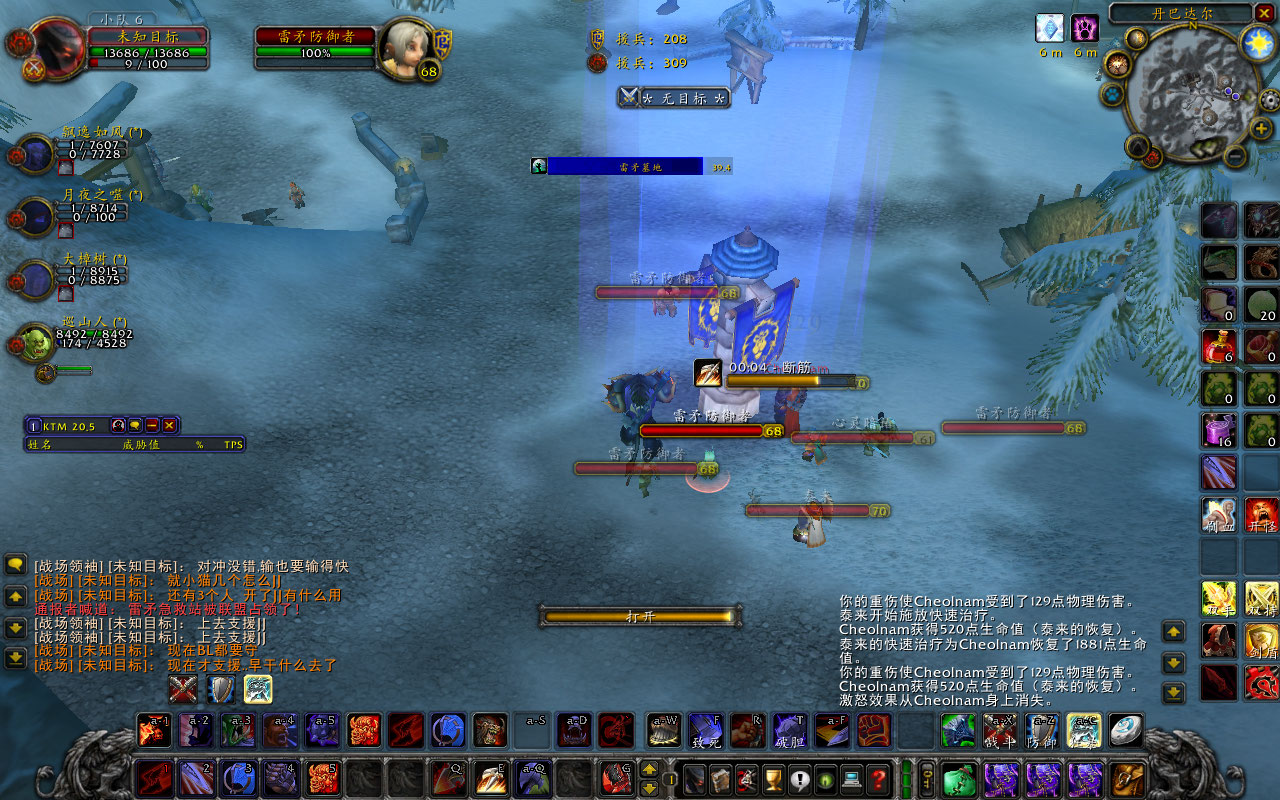Toggle the sun day-night clock button
The image size is (1280, 800).
point(1257,42)
